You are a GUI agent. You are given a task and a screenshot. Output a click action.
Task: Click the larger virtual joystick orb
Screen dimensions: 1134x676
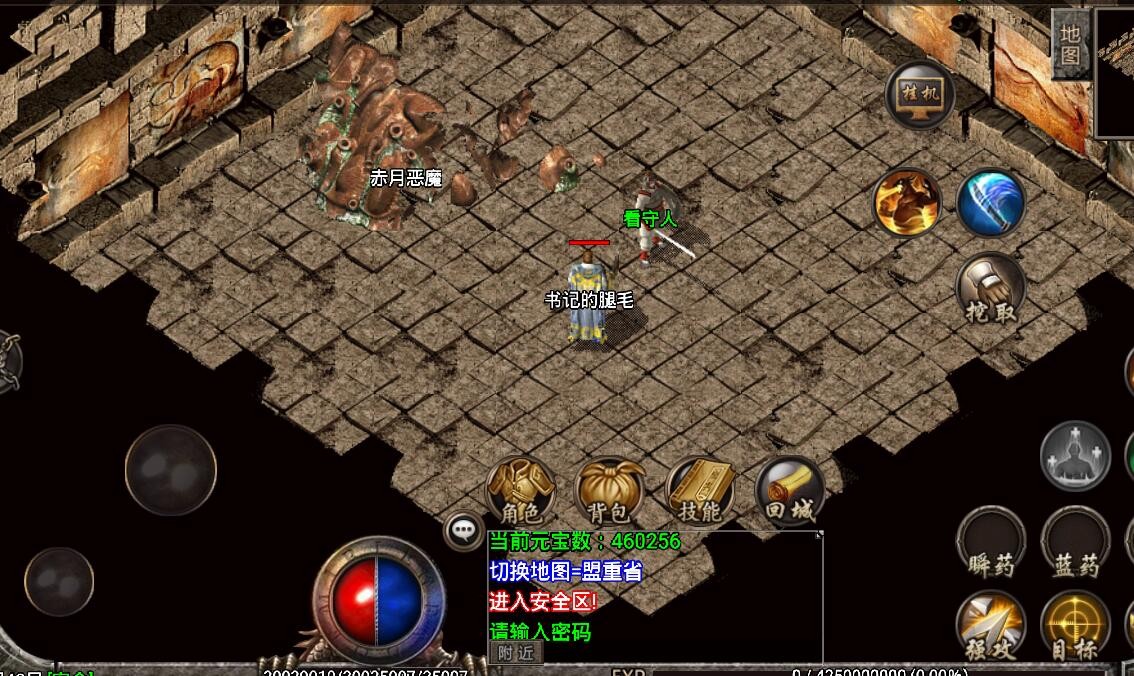[x=171, y=470]
